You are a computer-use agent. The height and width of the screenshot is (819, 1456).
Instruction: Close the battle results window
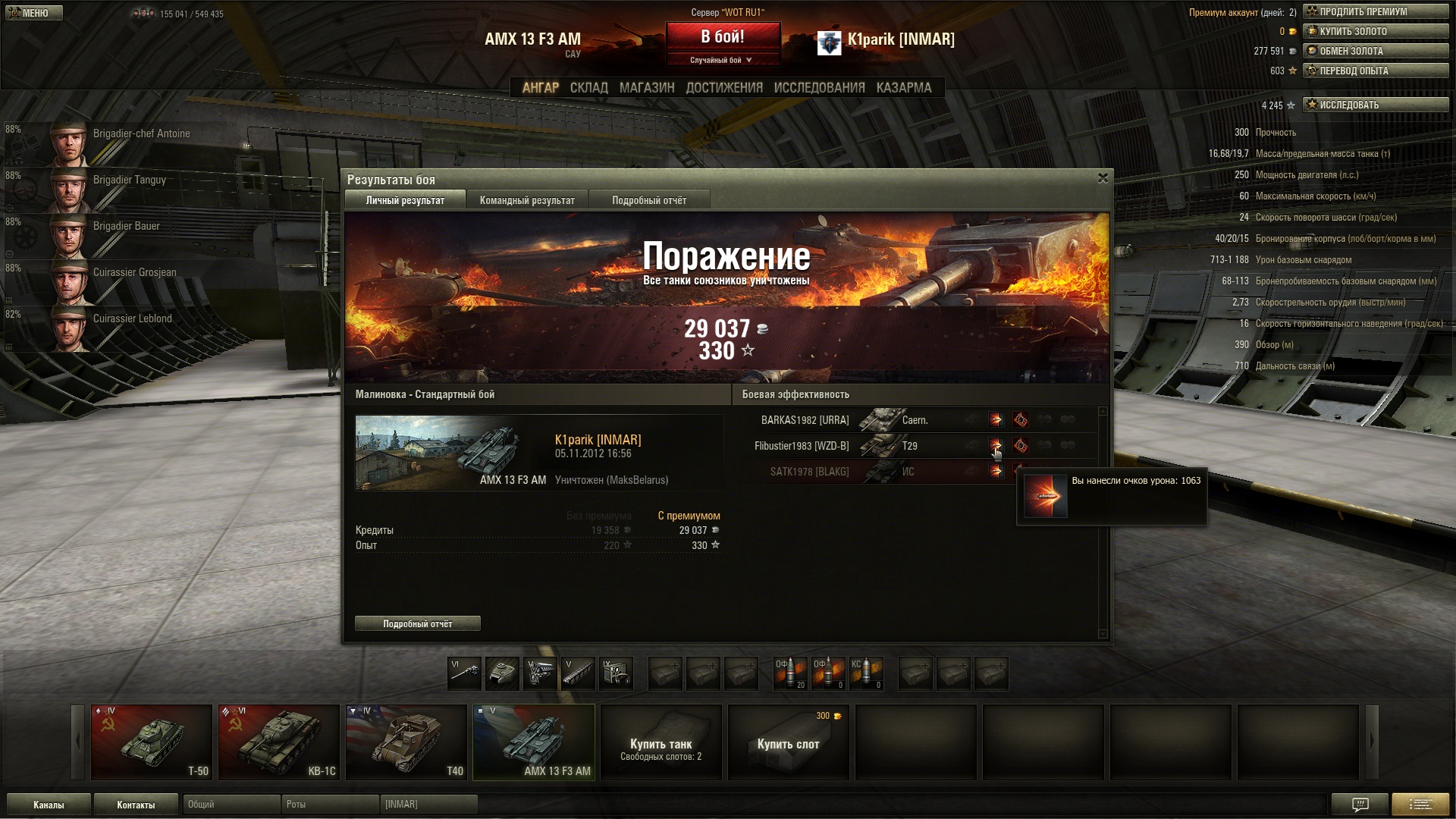point(1103,178)
